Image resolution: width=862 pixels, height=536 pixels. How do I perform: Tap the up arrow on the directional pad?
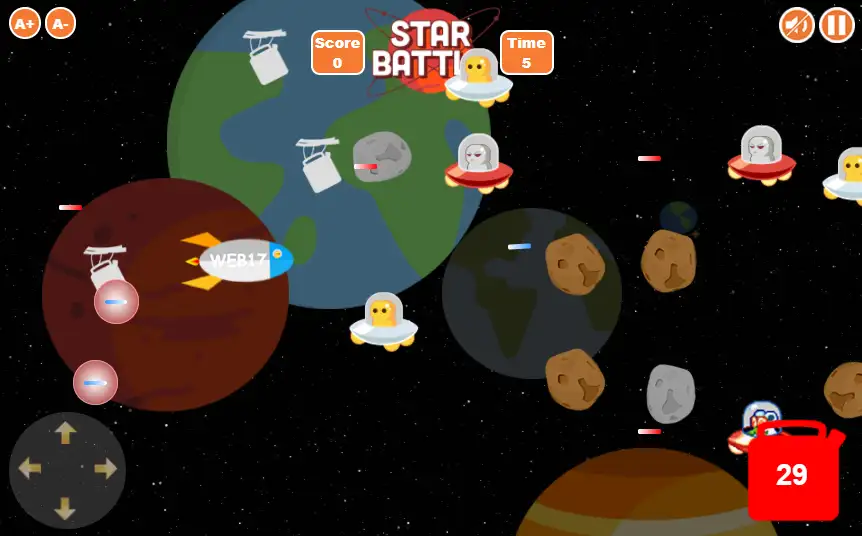tap(66, 433)
